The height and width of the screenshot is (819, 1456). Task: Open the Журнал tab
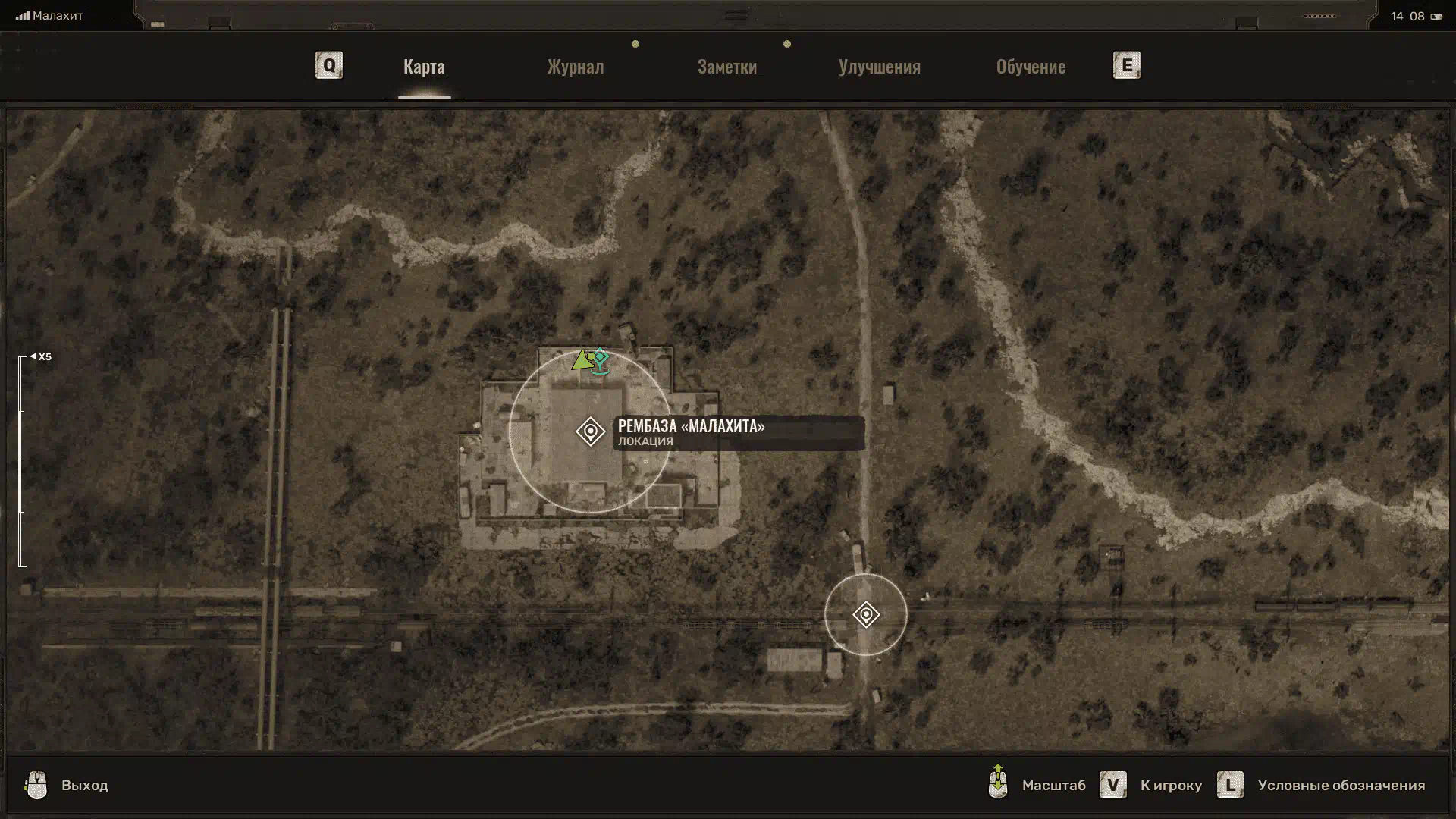click(576, 67)
